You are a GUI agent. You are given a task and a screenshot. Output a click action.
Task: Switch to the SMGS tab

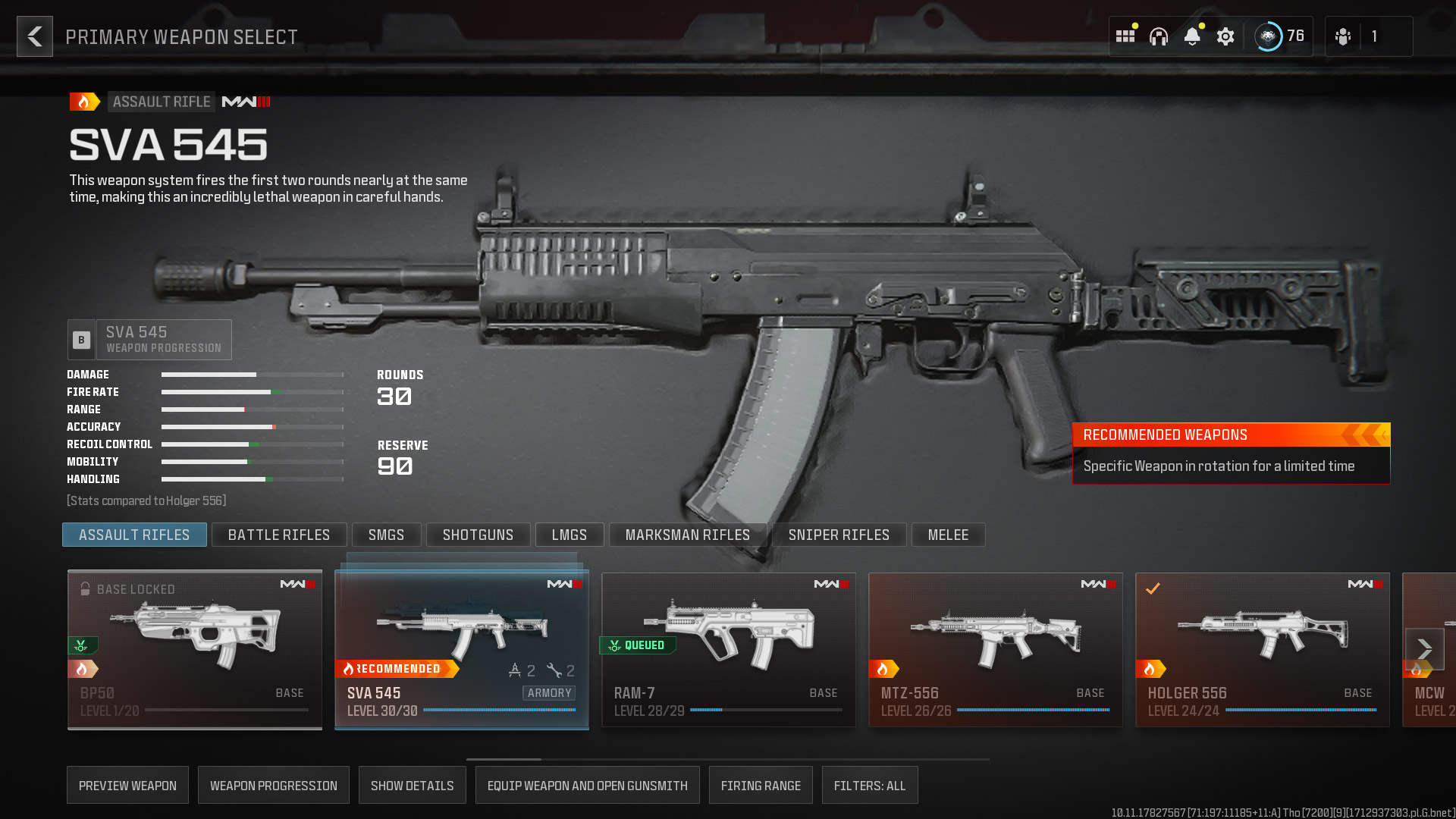[x=387, y=535]
